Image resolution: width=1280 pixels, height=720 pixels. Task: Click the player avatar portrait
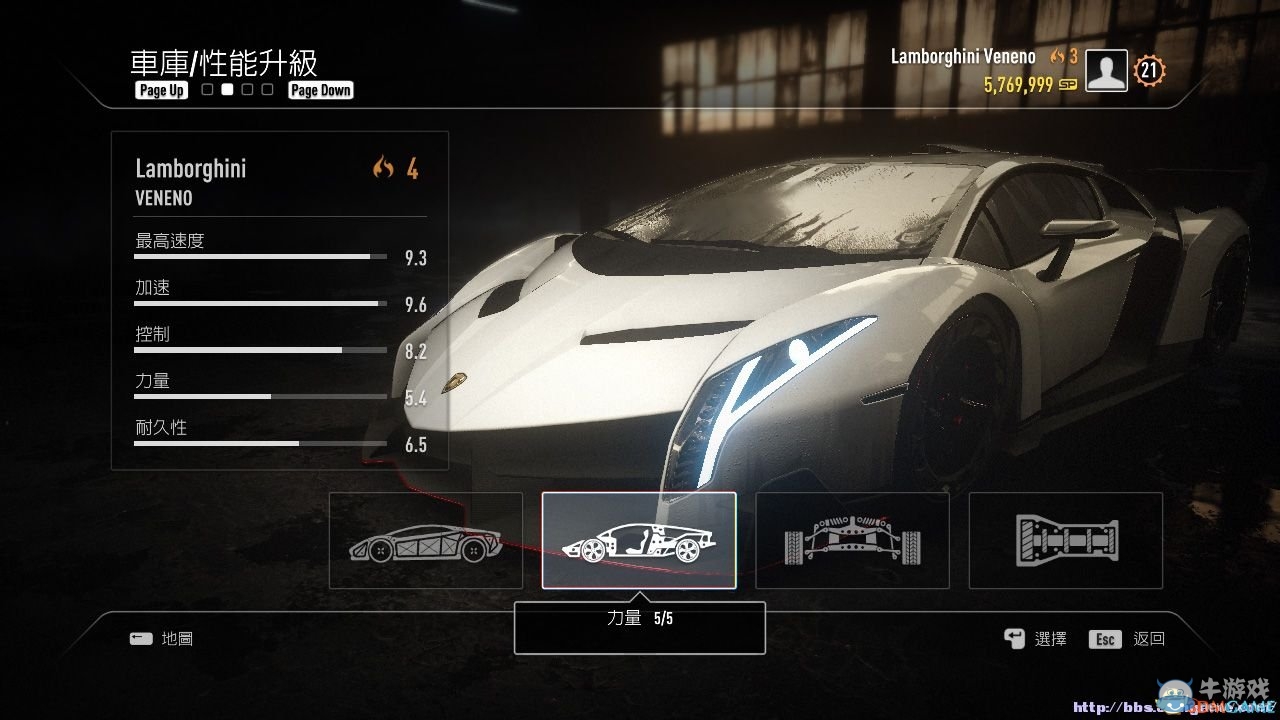point(1106,71)
